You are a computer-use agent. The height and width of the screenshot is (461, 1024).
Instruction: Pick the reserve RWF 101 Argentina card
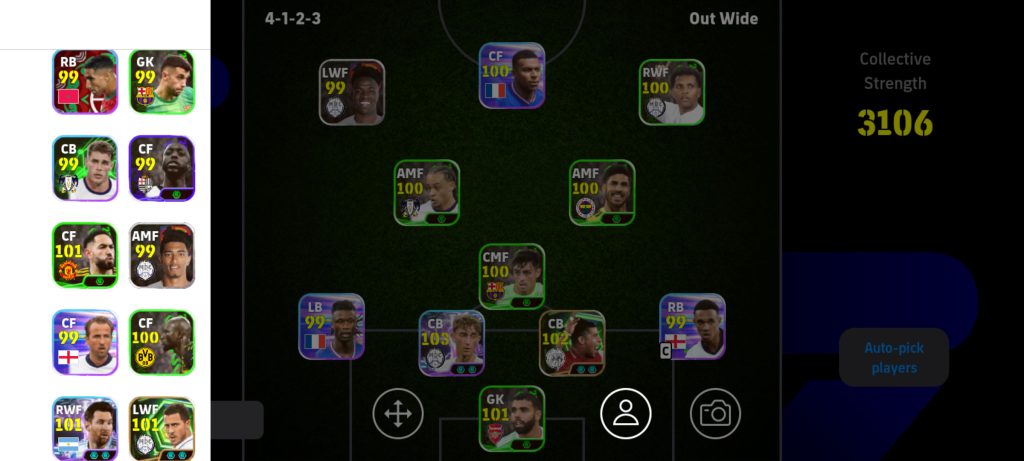pyautogui.click(x=85, y=428)
